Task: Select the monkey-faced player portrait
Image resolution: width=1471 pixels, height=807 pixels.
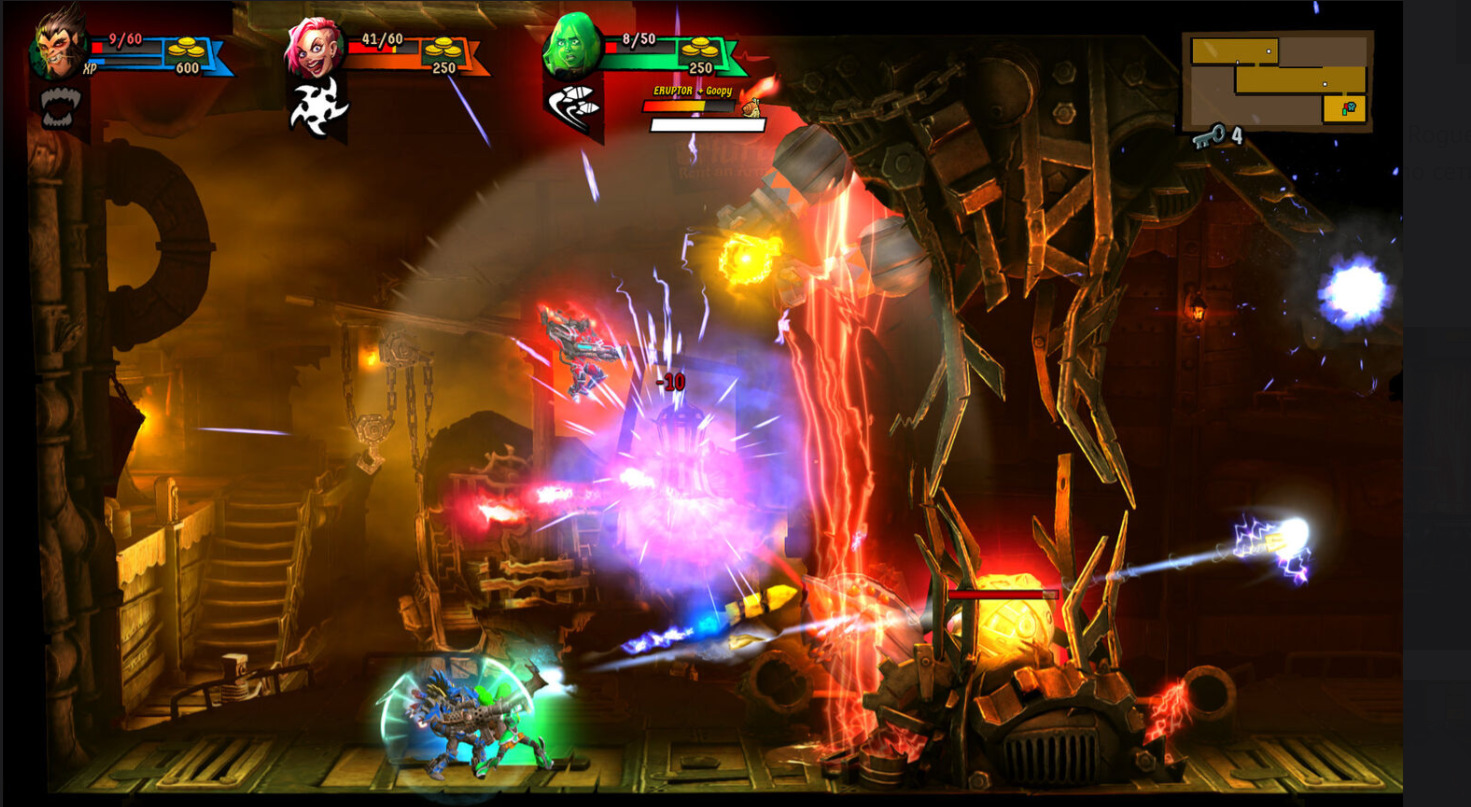Action: [59, 46]
